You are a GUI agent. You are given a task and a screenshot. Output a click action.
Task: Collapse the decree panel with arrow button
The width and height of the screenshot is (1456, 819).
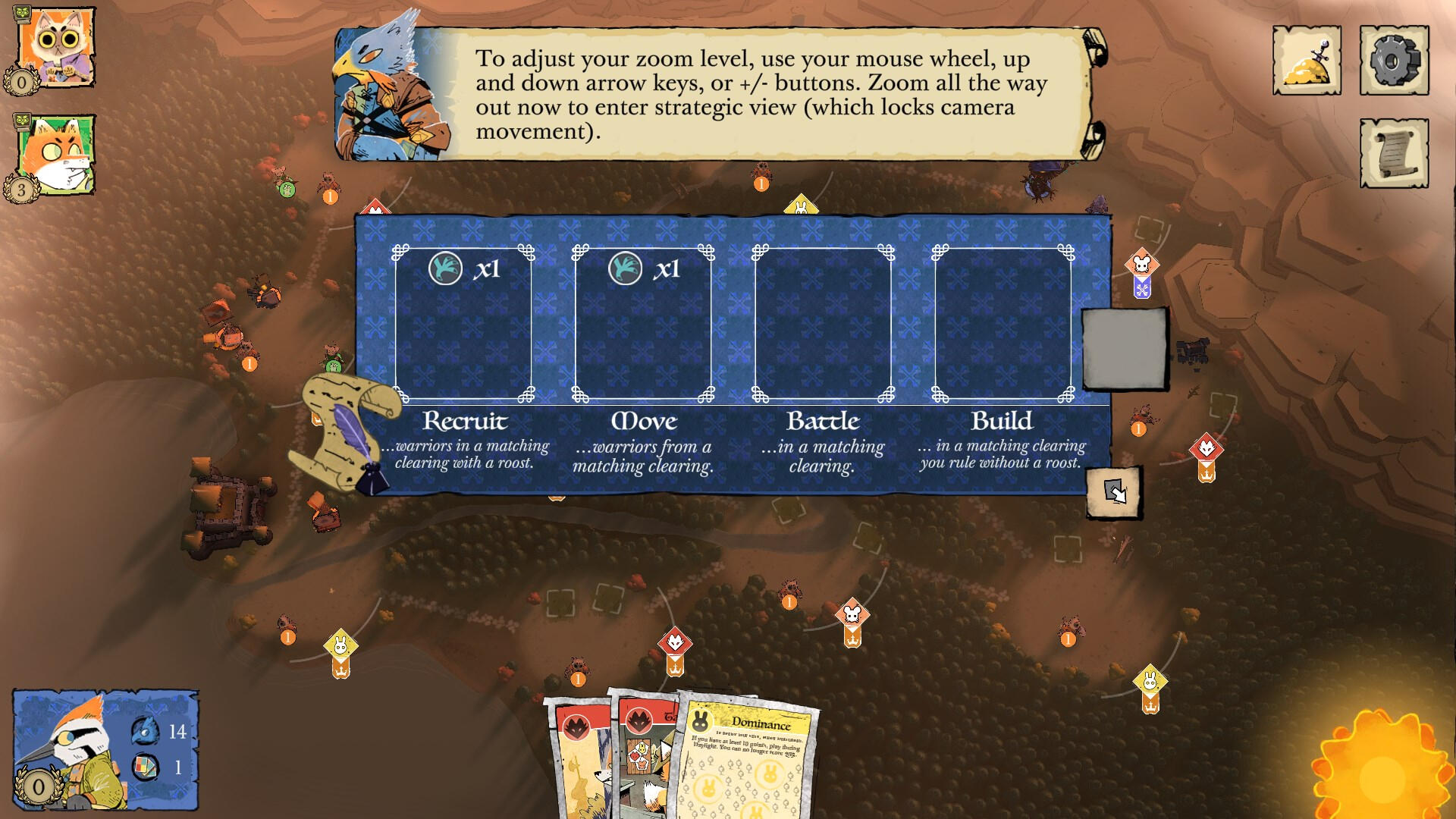point(1114,492)
